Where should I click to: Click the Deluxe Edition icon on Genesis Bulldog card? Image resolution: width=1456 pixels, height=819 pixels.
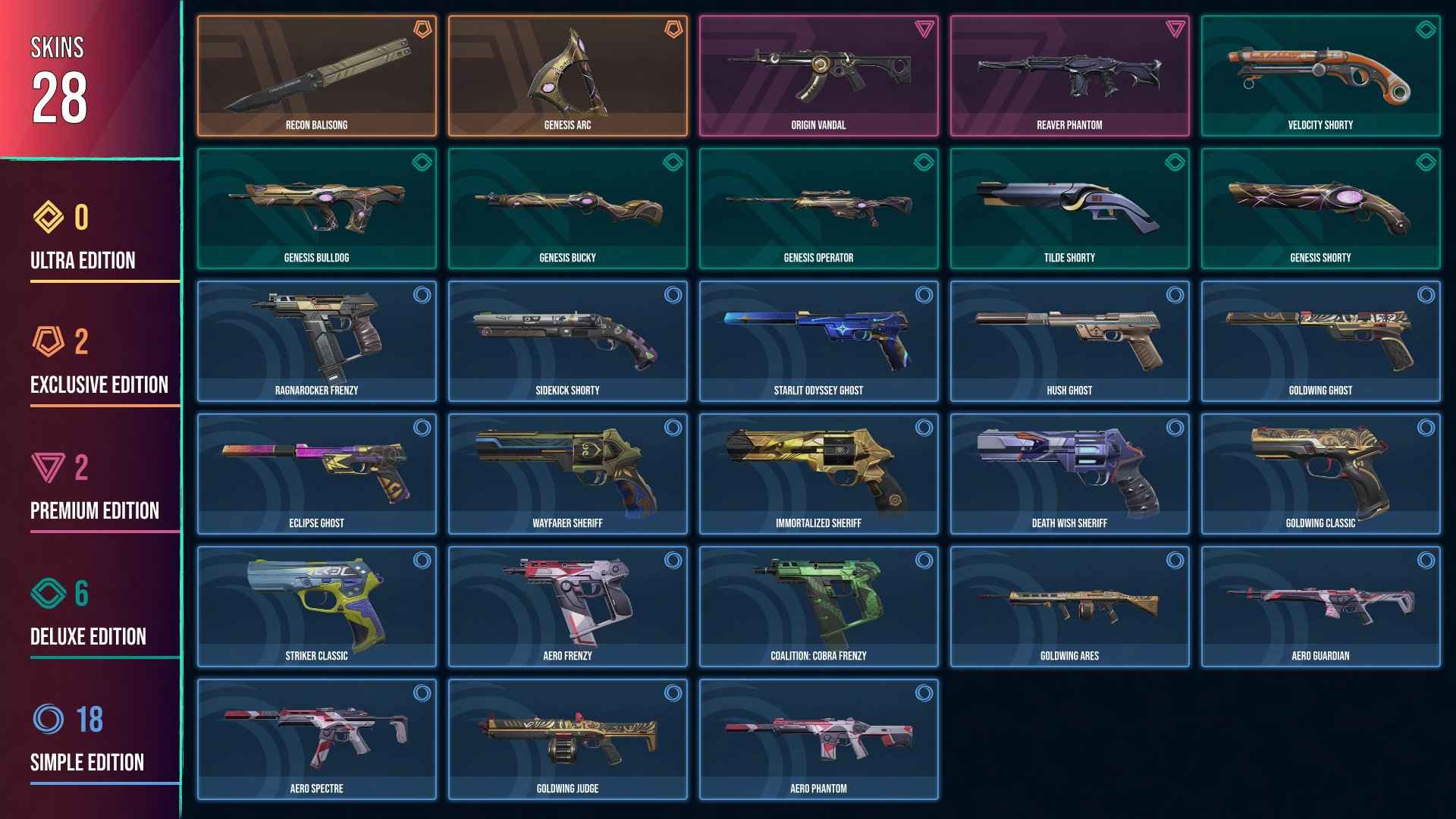coord(421,162)
